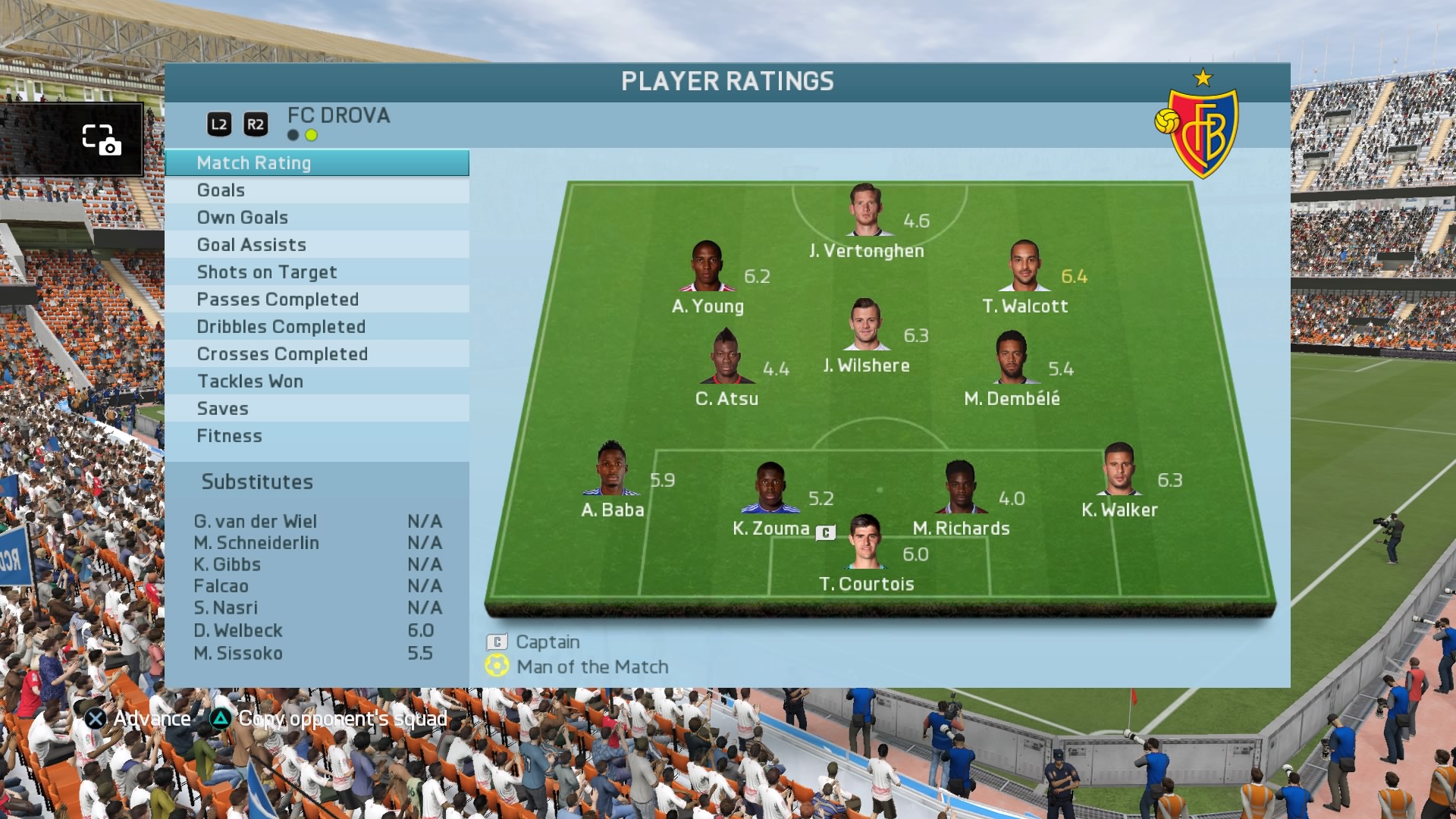The image size is (1456, 819).
Task: Select Crosses Completed stat
Action: tap(316, 354)
